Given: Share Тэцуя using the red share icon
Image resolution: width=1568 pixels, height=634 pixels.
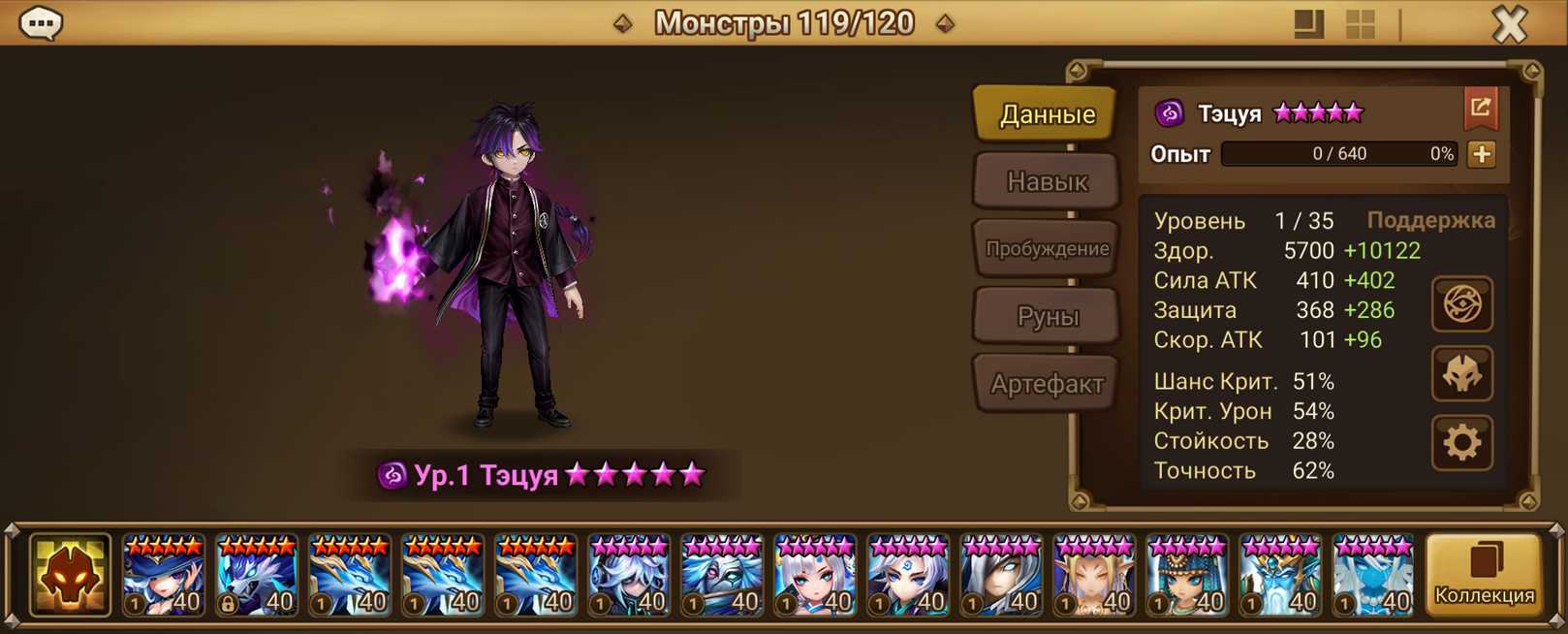Looking at the screenshot, I should pyautogui.click(x=1480, y=109).
